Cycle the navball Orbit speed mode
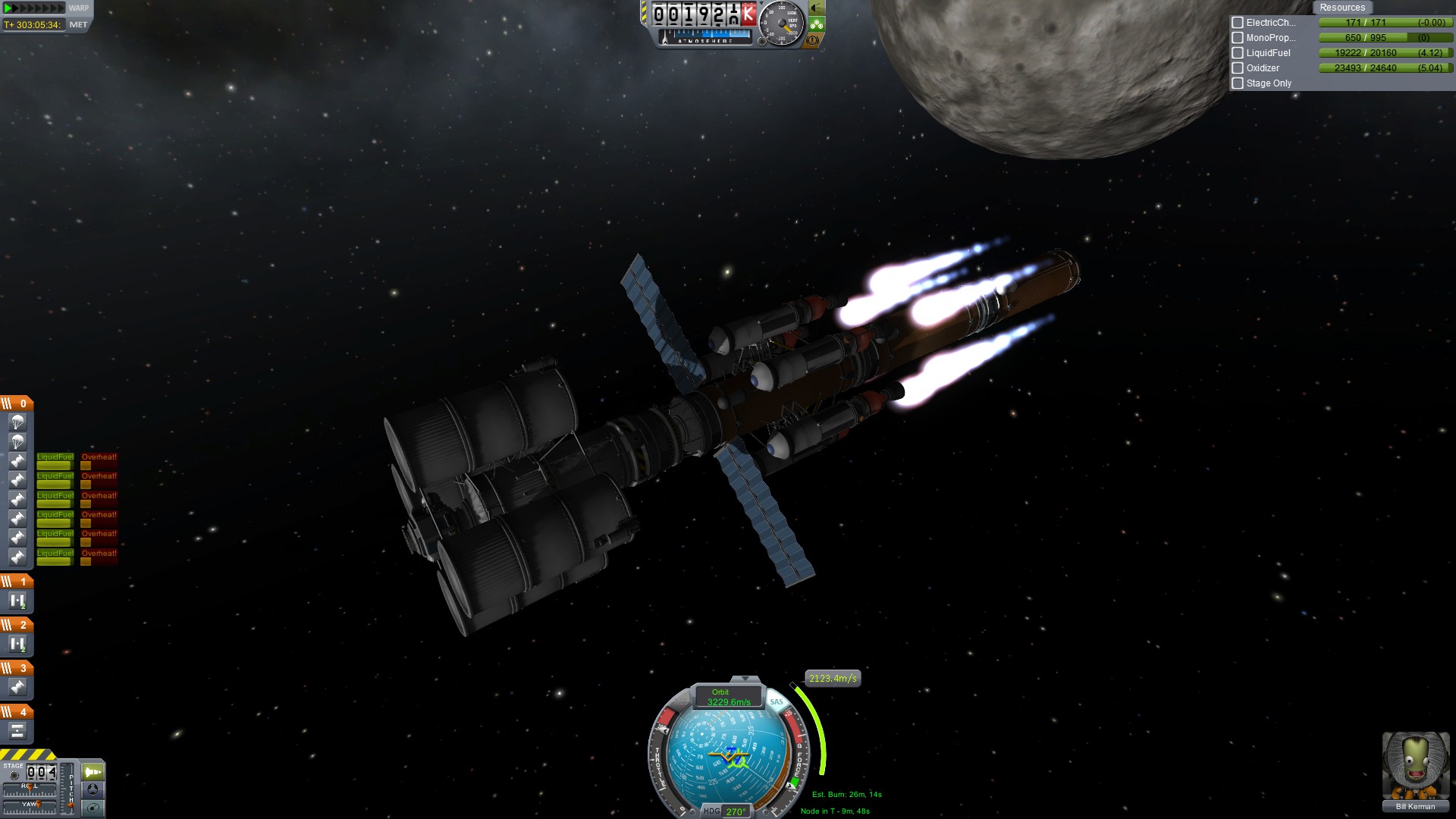This screenshot has height=819, width=1456. pyautogui.click(x=720, y=697)
